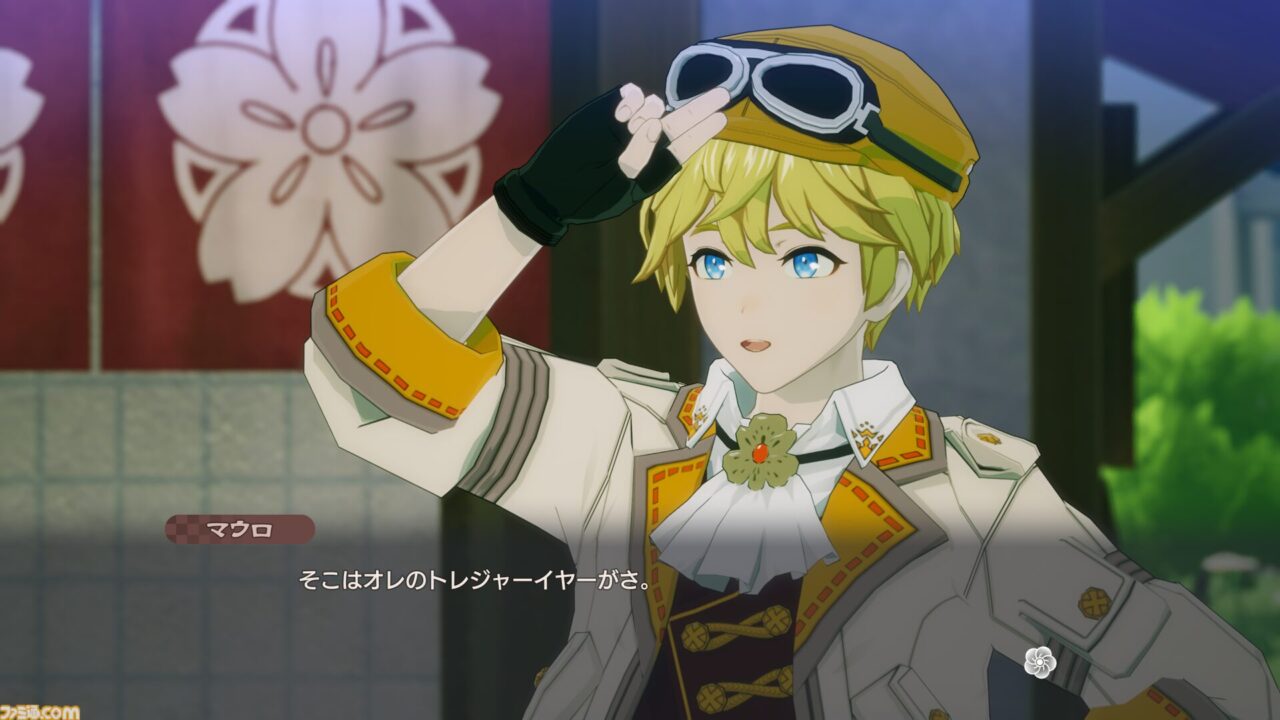This screenshot has height=720, width=1280.
Task: Click the goggles on Mauro's hat
Action: pyautogui.click(x=775, y=92)
